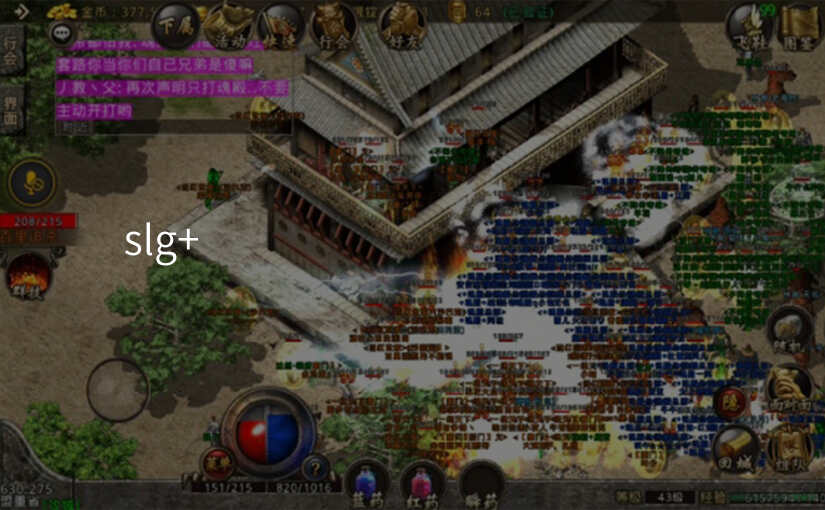Use the 红药 red potion slot

point(422,481)
